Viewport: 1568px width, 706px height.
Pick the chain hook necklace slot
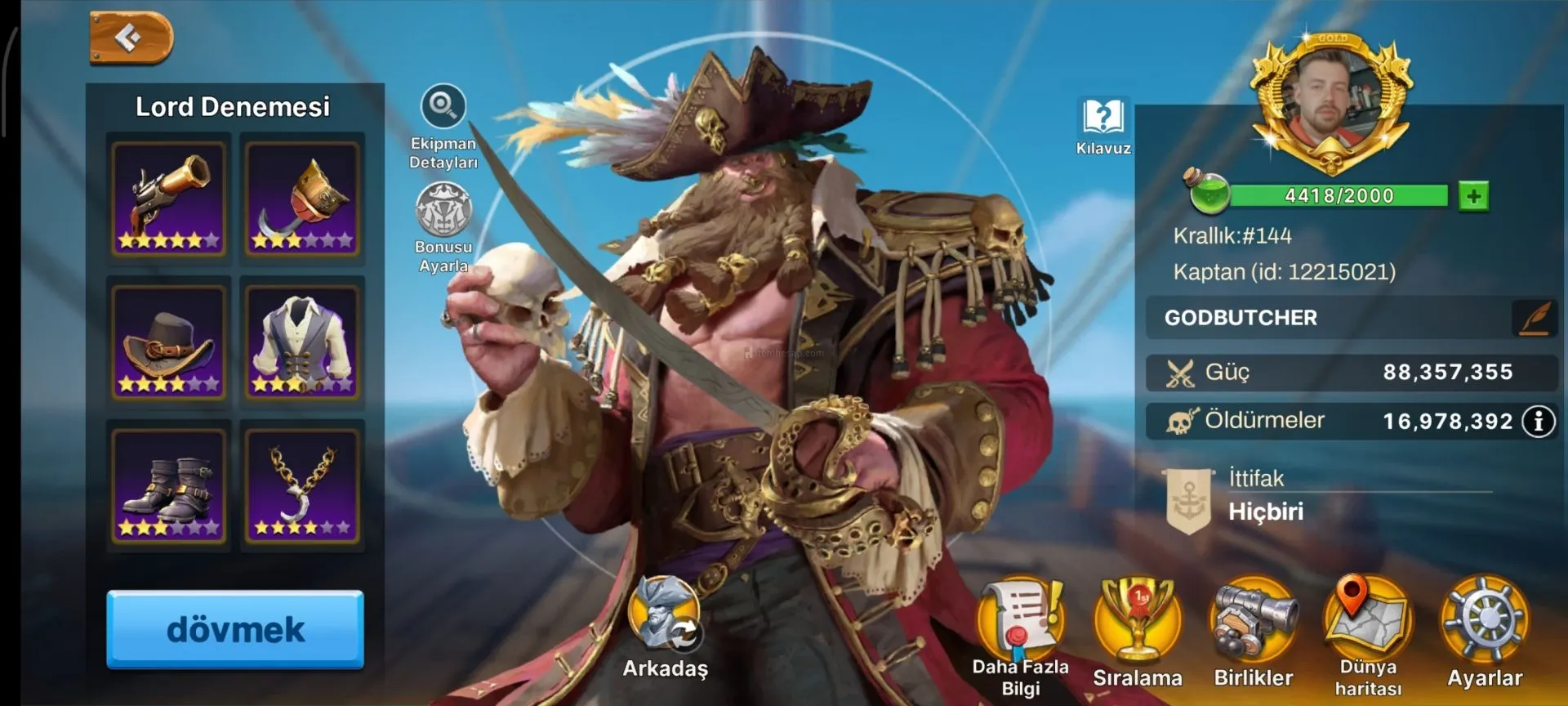click(302, 486)
